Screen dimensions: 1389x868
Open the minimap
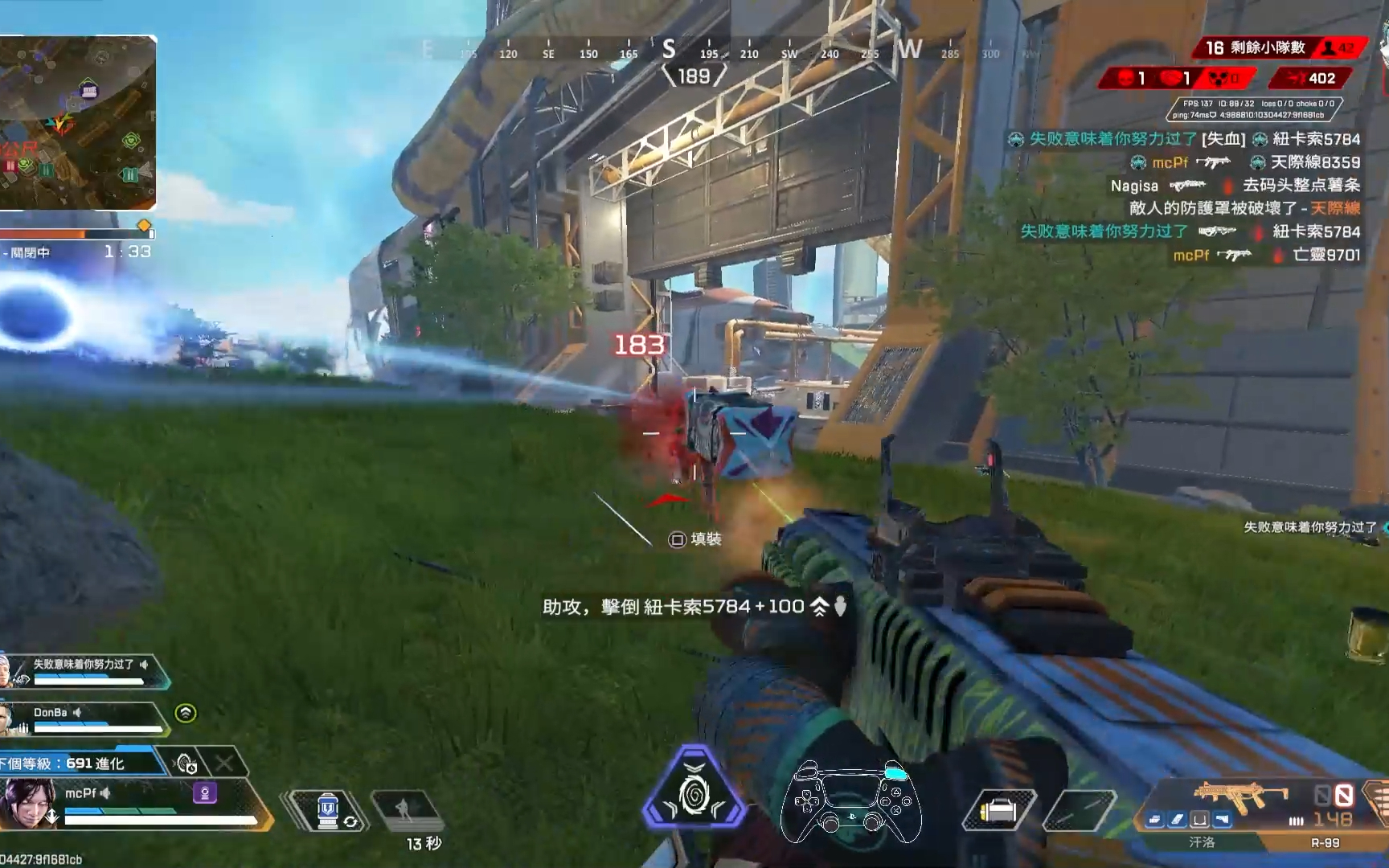click(77, 122)
